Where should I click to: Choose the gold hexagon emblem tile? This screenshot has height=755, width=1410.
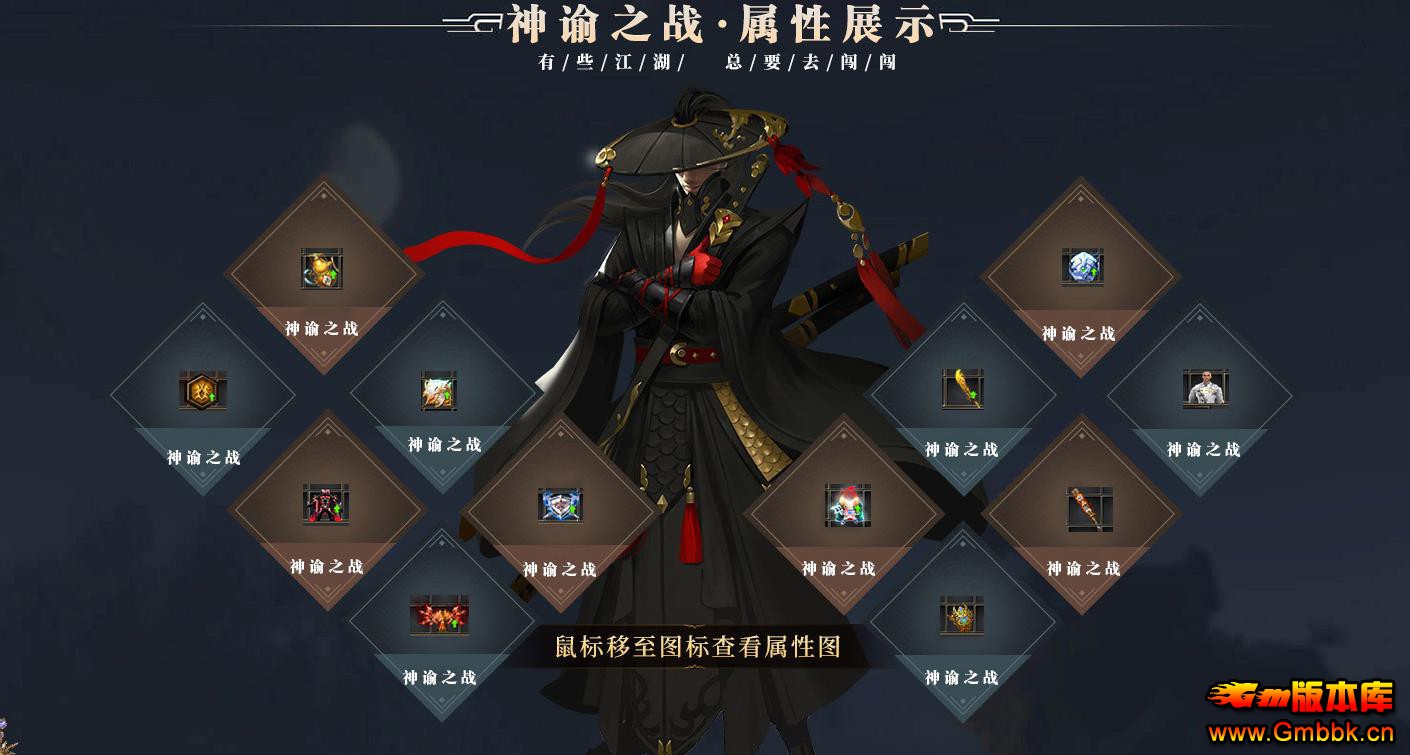click(x=203, y=390)
